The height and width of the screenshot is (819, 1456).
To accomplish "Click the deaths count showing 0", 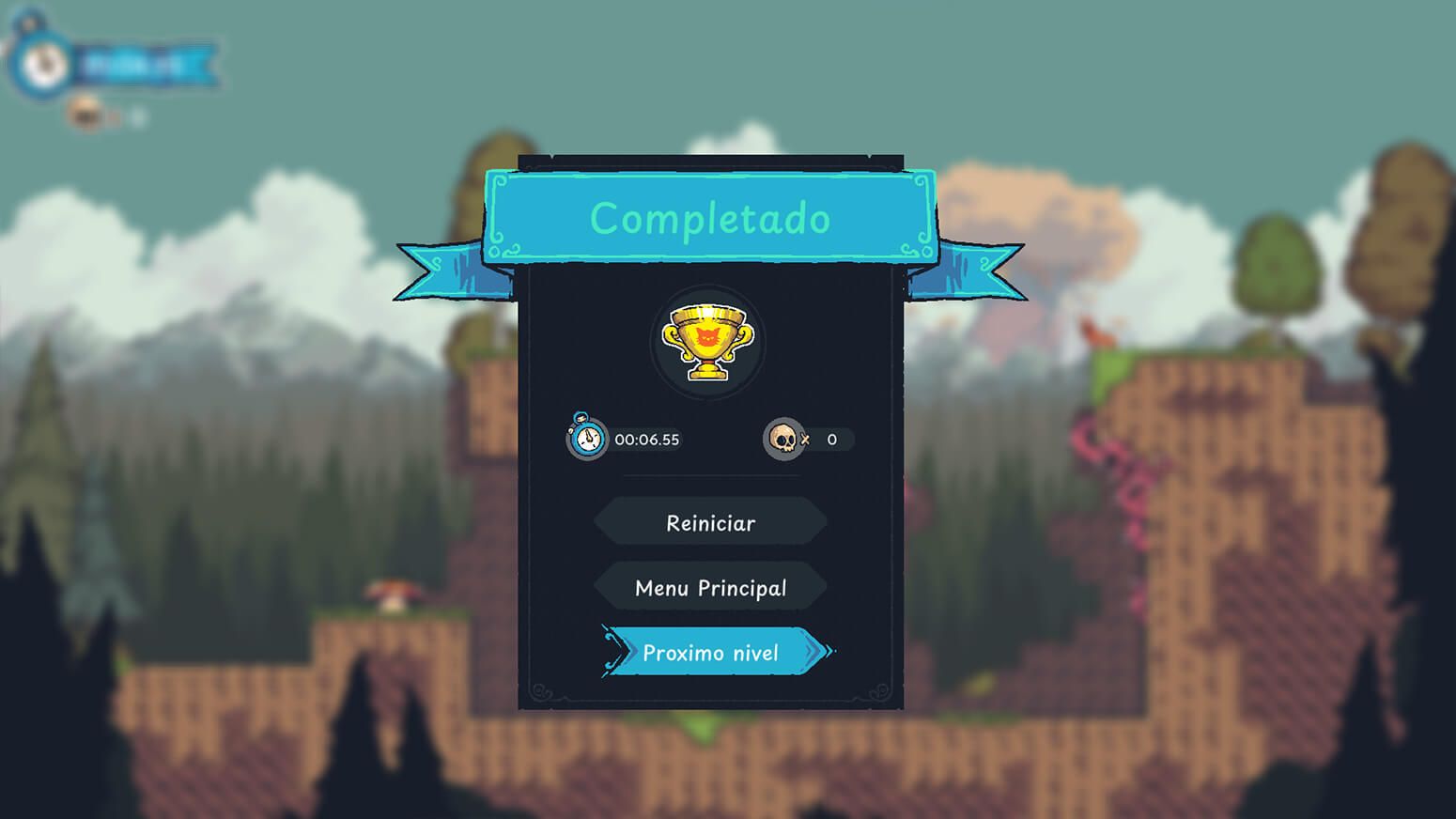I will pos(830,439).
